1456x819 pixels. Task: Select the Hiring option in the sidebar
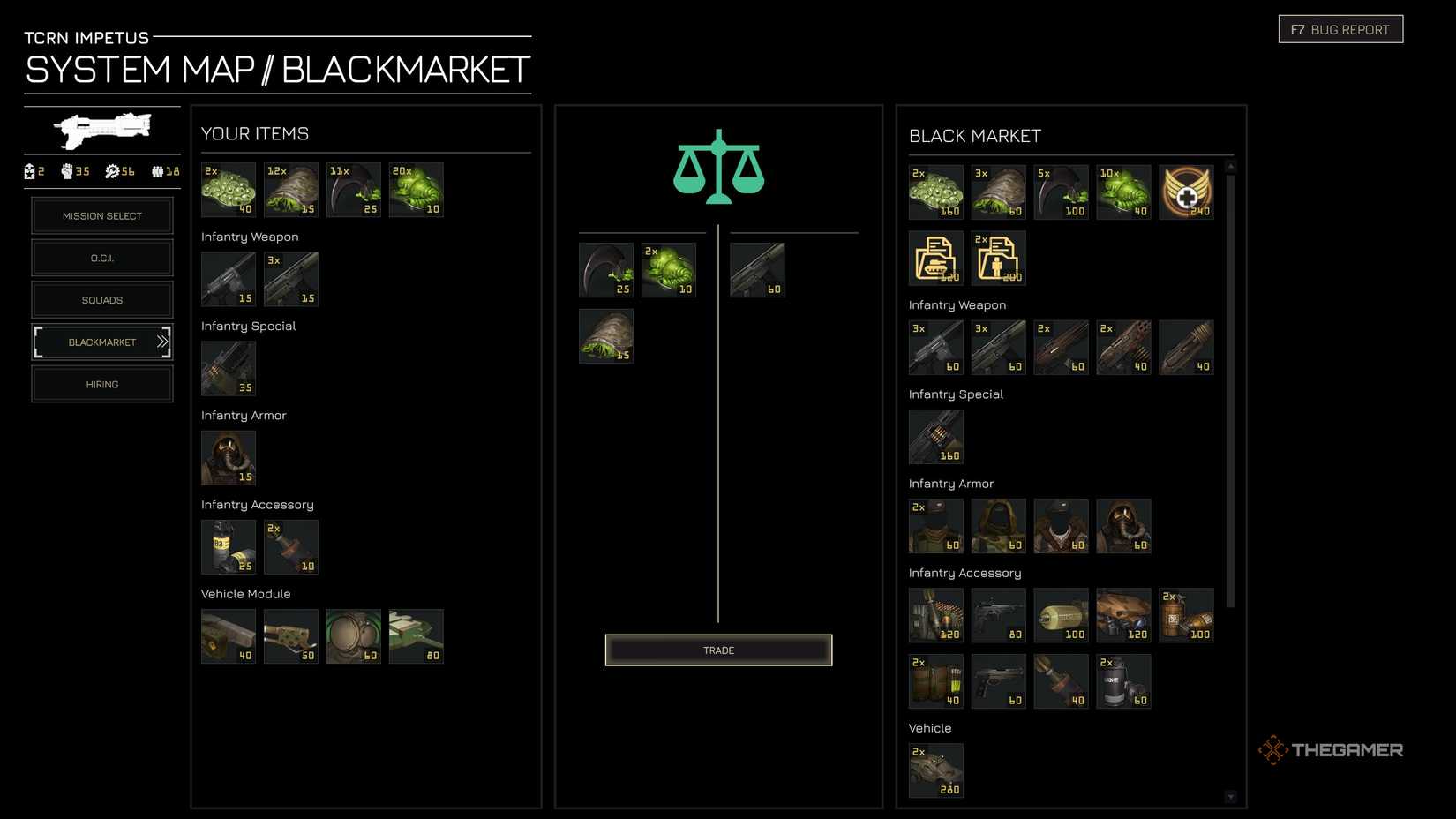coord(102,384)
